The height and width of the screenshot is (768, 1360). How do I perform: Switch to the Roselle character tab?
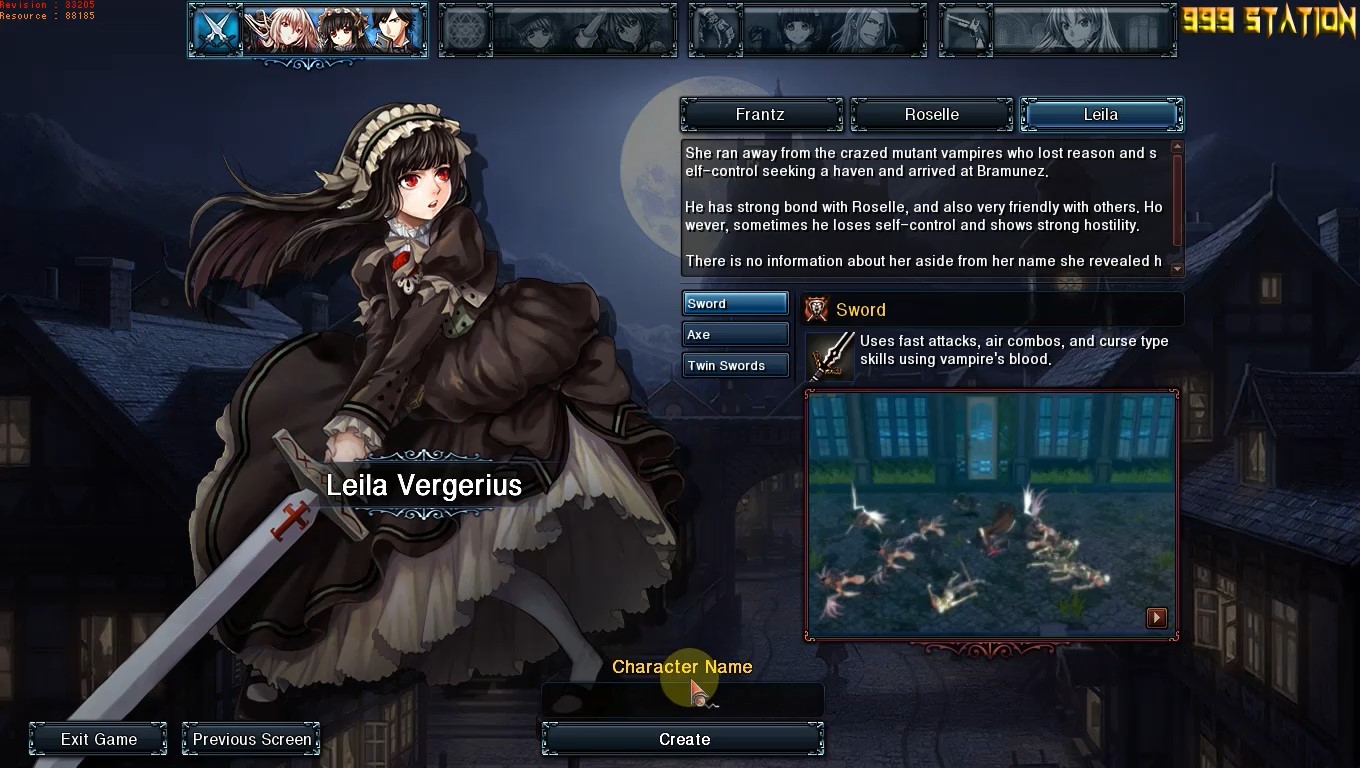click(x=931, y=115)
